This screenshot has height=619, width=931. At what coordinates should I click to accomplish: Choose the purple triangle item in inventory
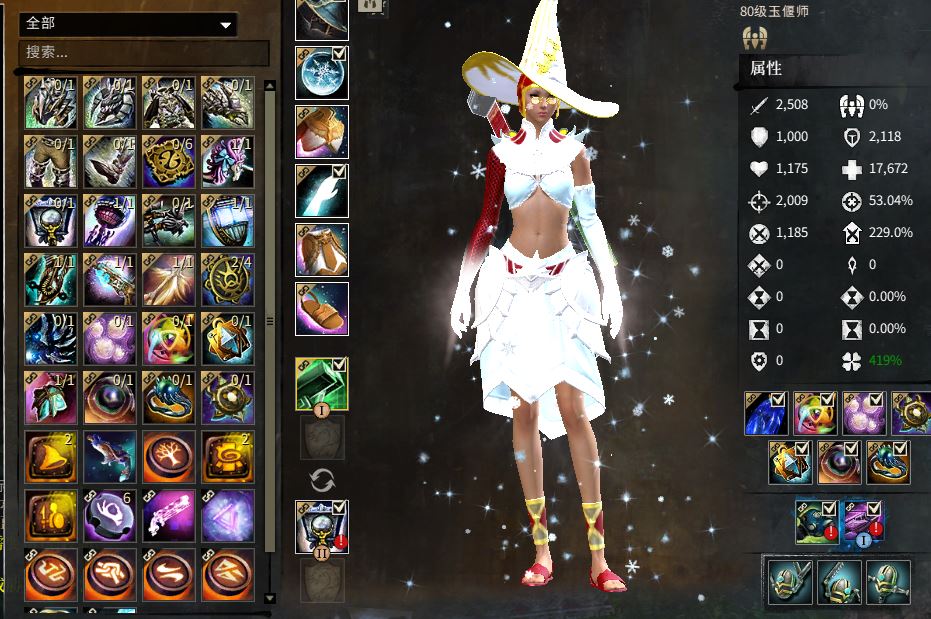(x=227, y=516)
